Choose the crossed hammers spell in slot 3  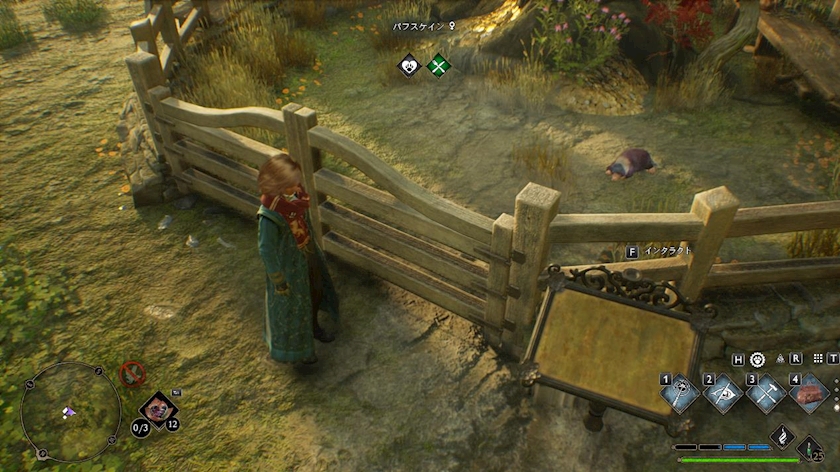tap(766, 393)
